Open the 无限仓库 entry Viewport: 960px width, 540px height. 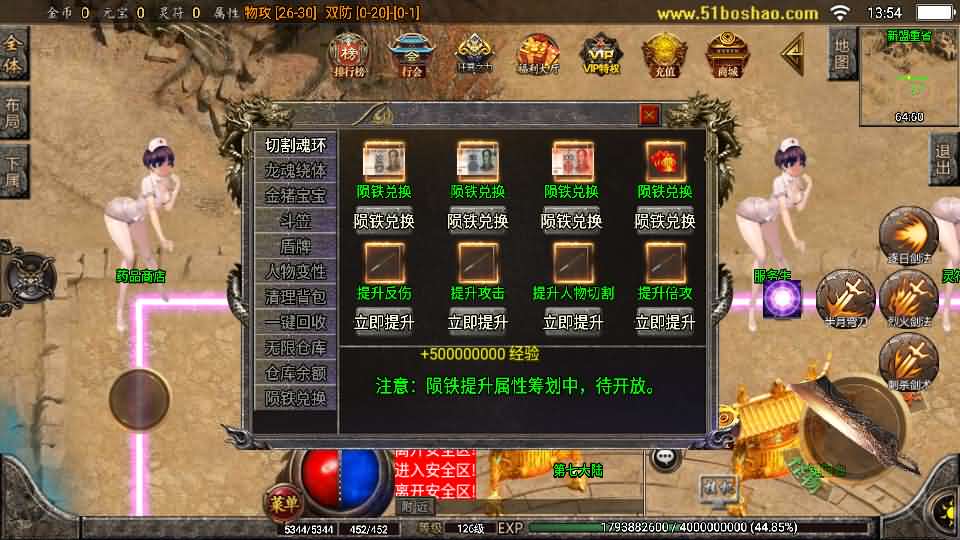click(295, 347)
